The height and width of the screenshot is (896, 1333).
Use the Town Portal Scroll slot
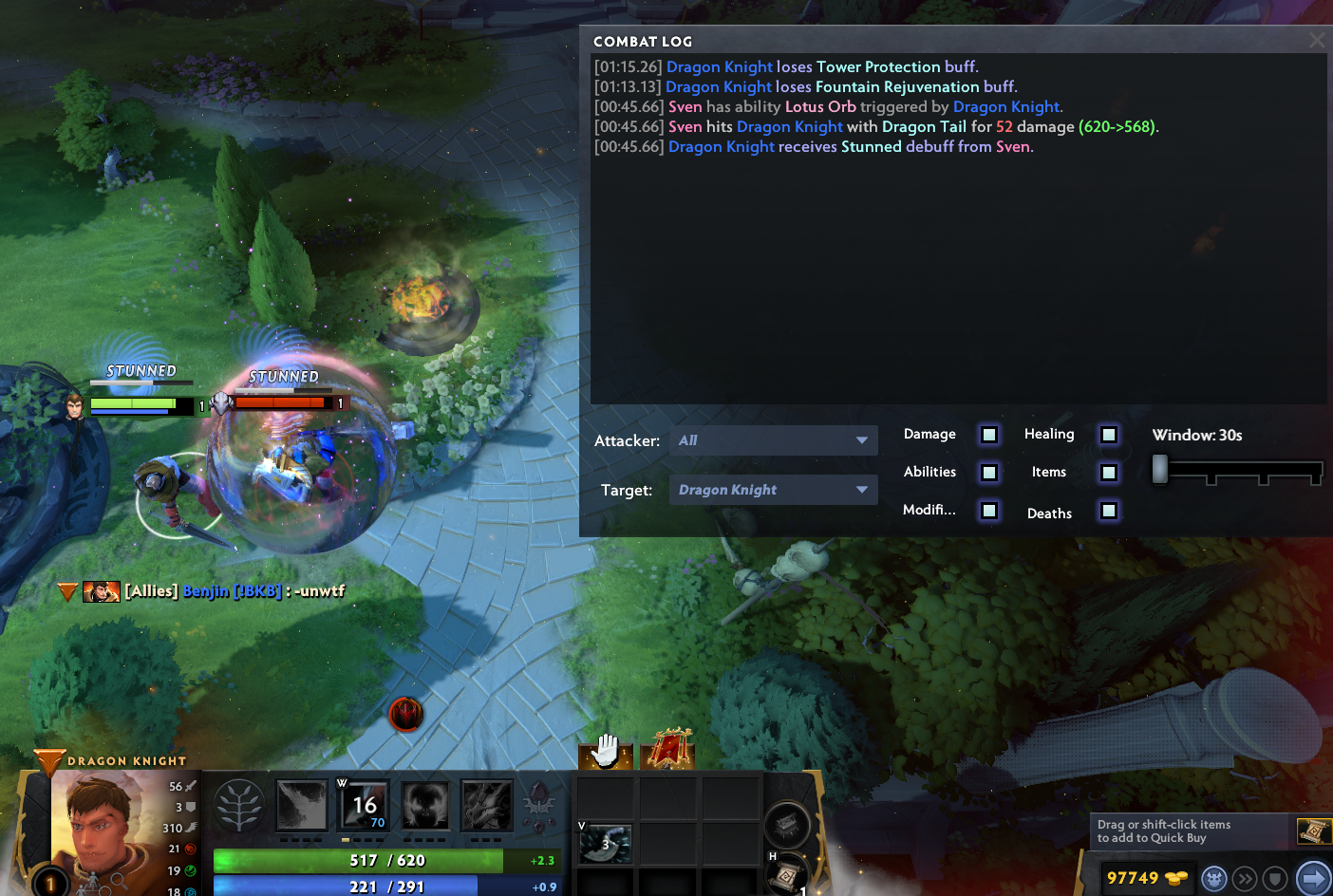click(785, 874)
